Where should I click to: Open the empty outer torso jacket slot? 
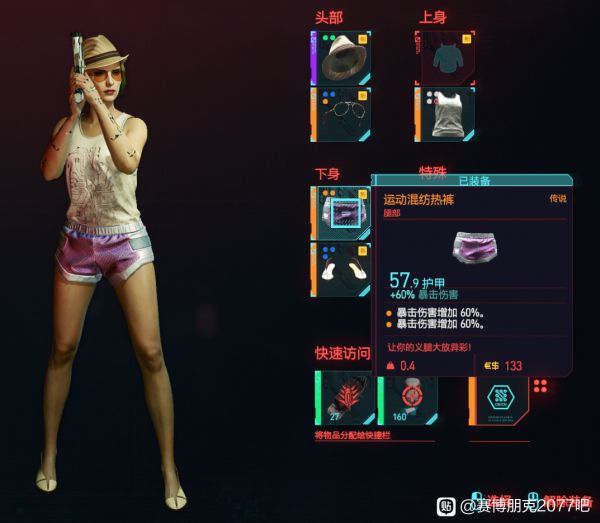(x=445, y=57)
